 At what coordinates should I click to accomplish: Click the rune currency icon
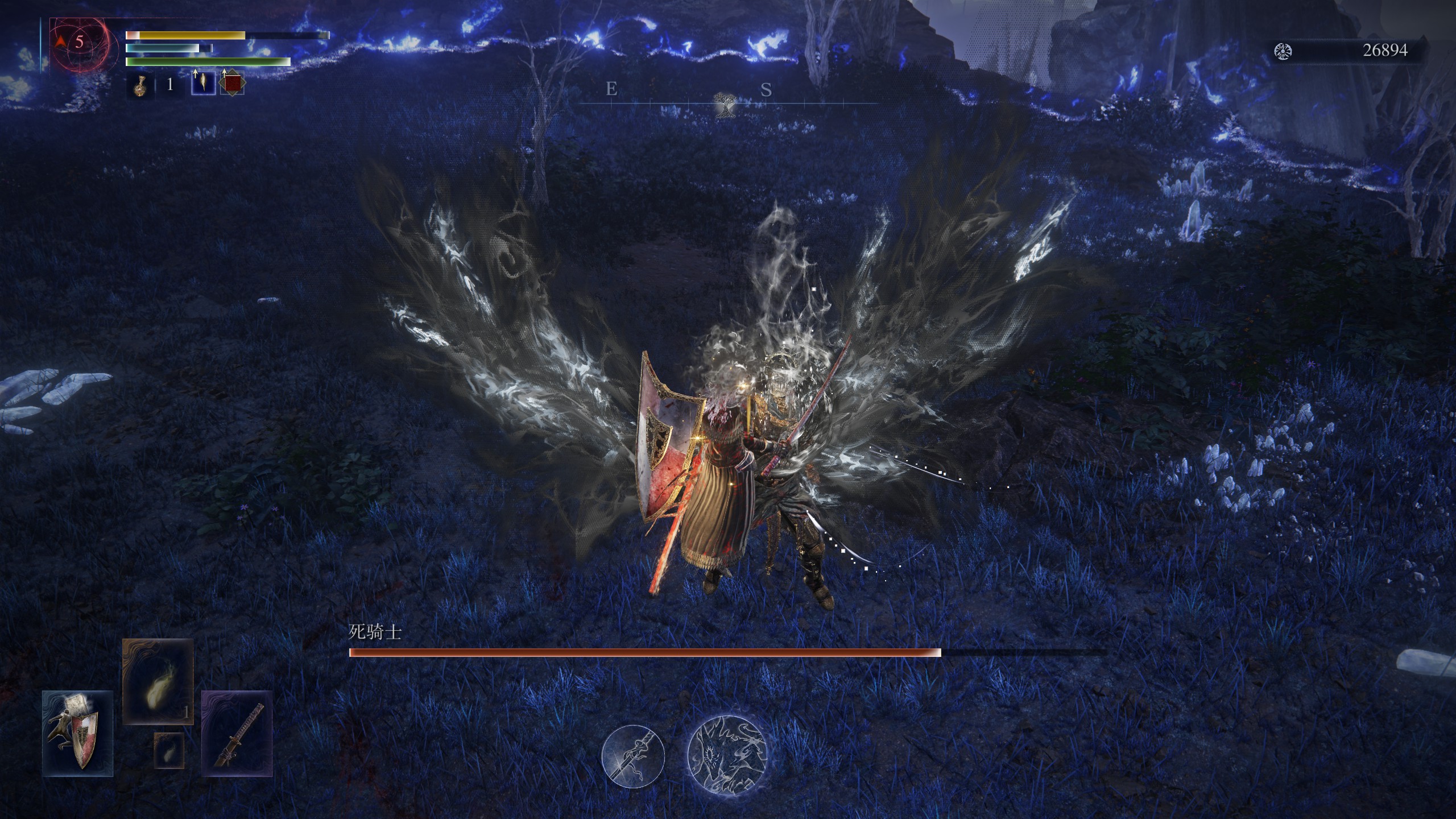(1284, 52)
